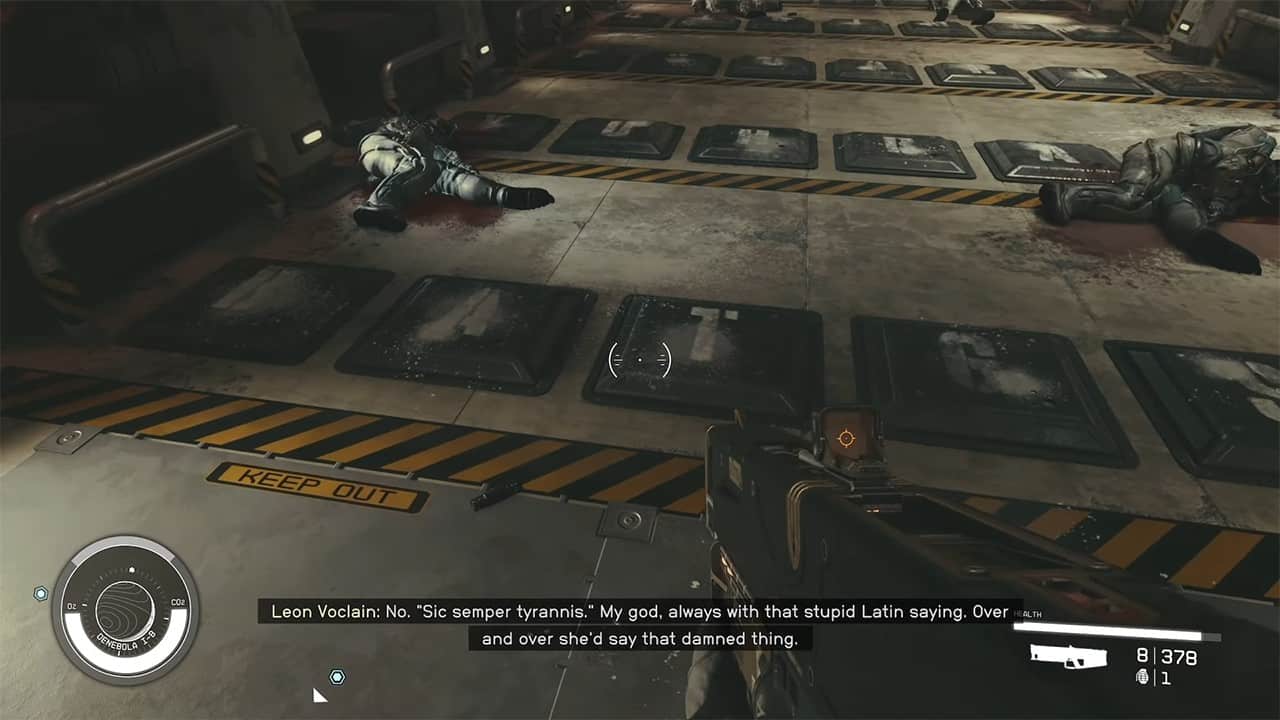1280x720 pixels.
Task: Click the O2 gauge label on the compass
Action: [x=71, y=605]
